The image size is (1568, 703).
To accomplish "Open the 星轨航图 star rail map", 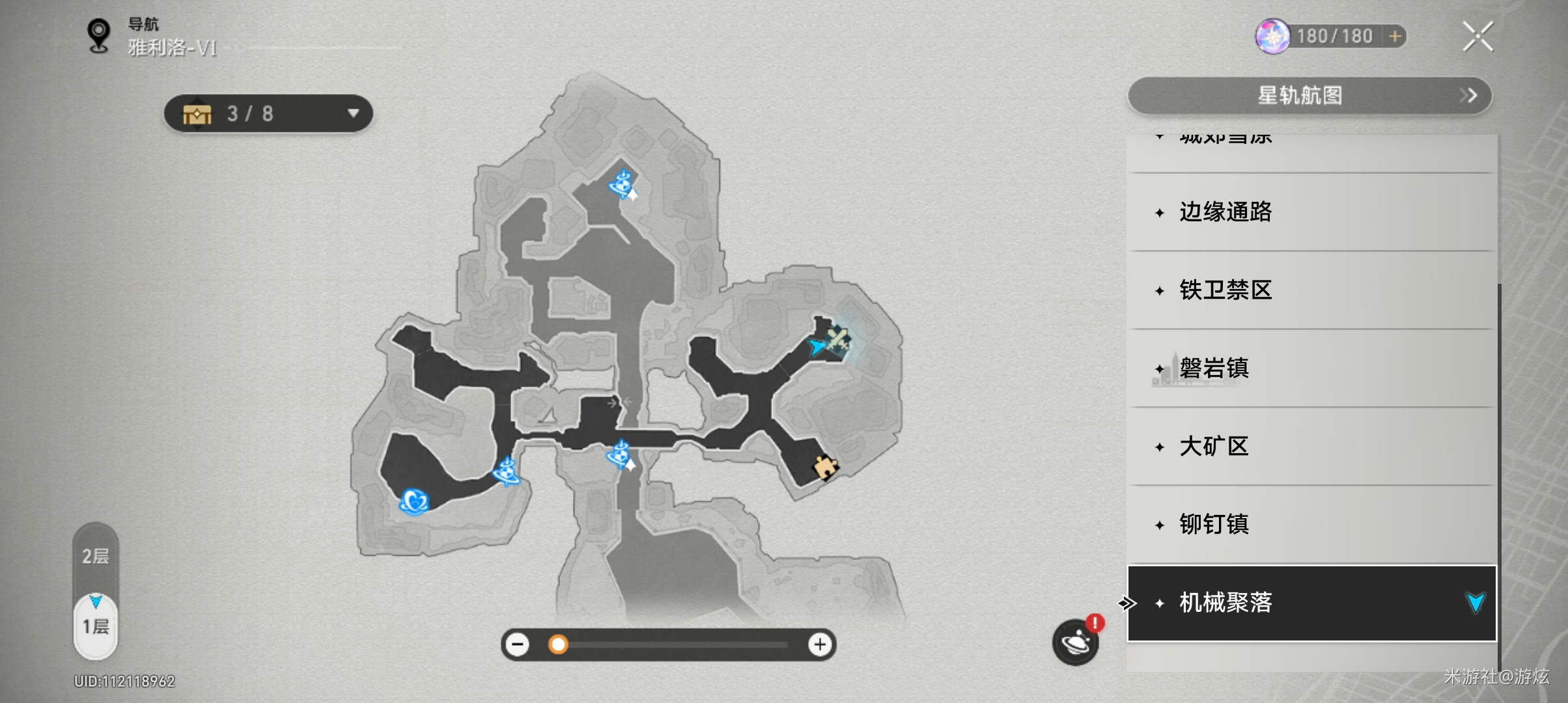I will tap(1309, 96).
